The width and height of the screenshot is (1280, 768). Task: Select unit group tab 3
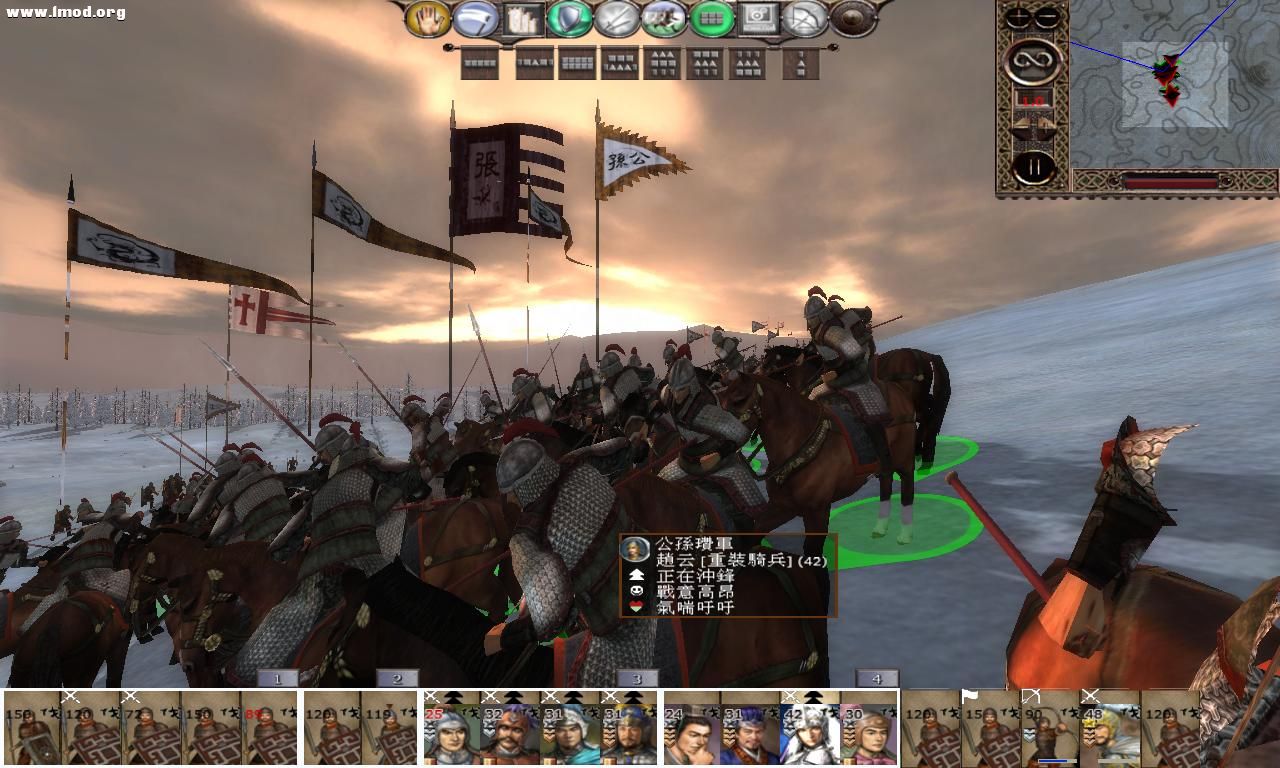click(638, 678)
